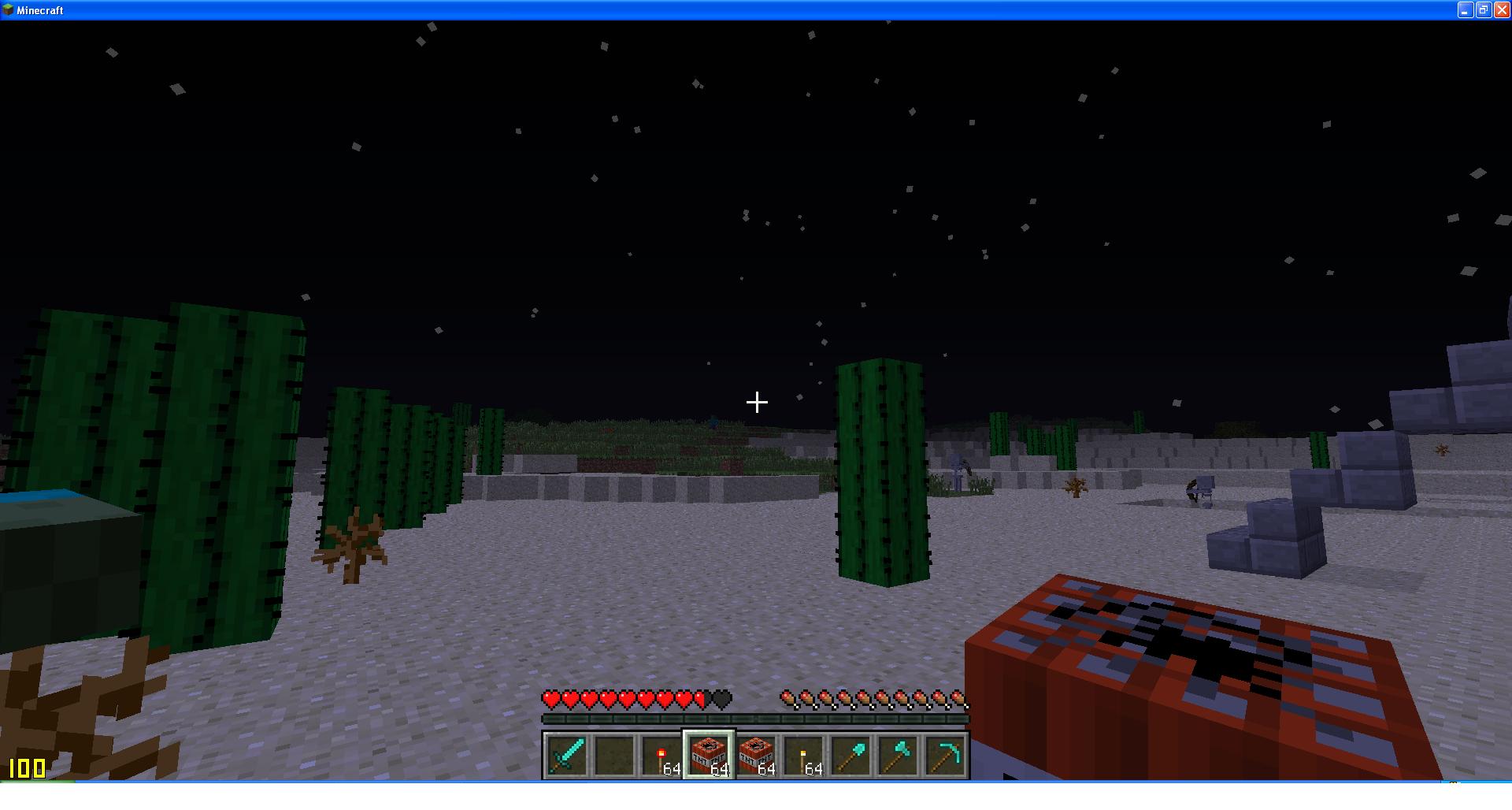The width and height of the screenshot is (1512, 810).
Task: Switch to the diamond shovel slot
Action: click(850, 755)
